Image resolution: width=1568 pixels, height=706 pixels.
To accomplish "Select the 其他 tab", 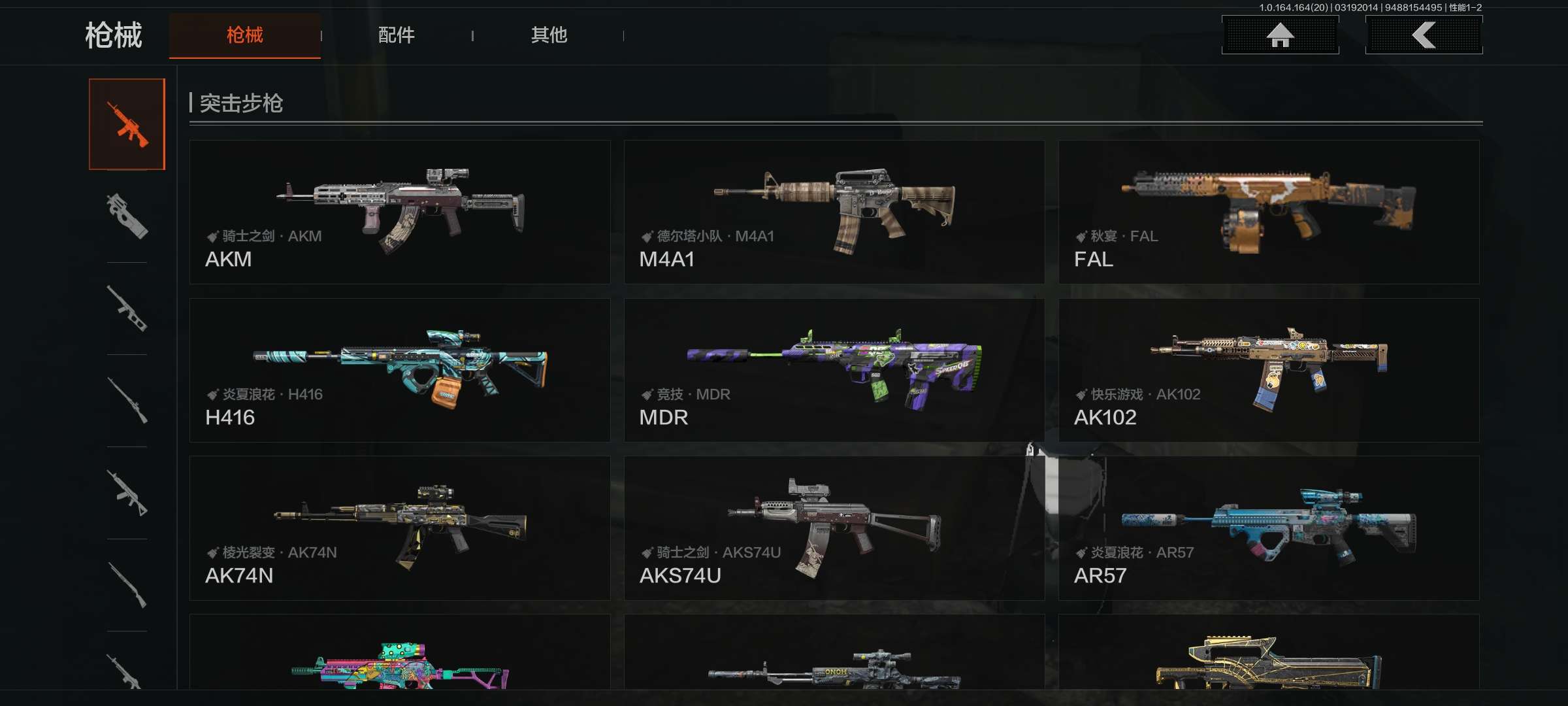I will click(548, 35).
